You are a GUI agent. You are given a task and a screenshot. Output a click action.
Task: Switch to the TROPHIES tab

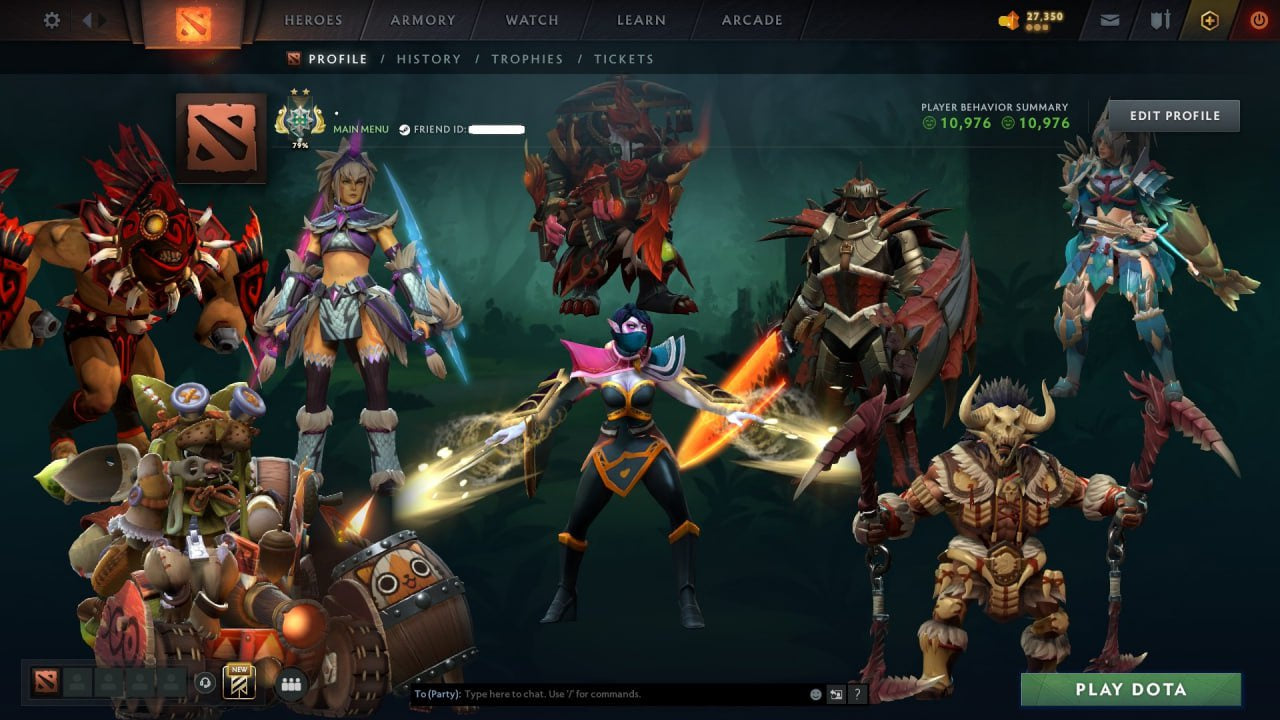528,59
